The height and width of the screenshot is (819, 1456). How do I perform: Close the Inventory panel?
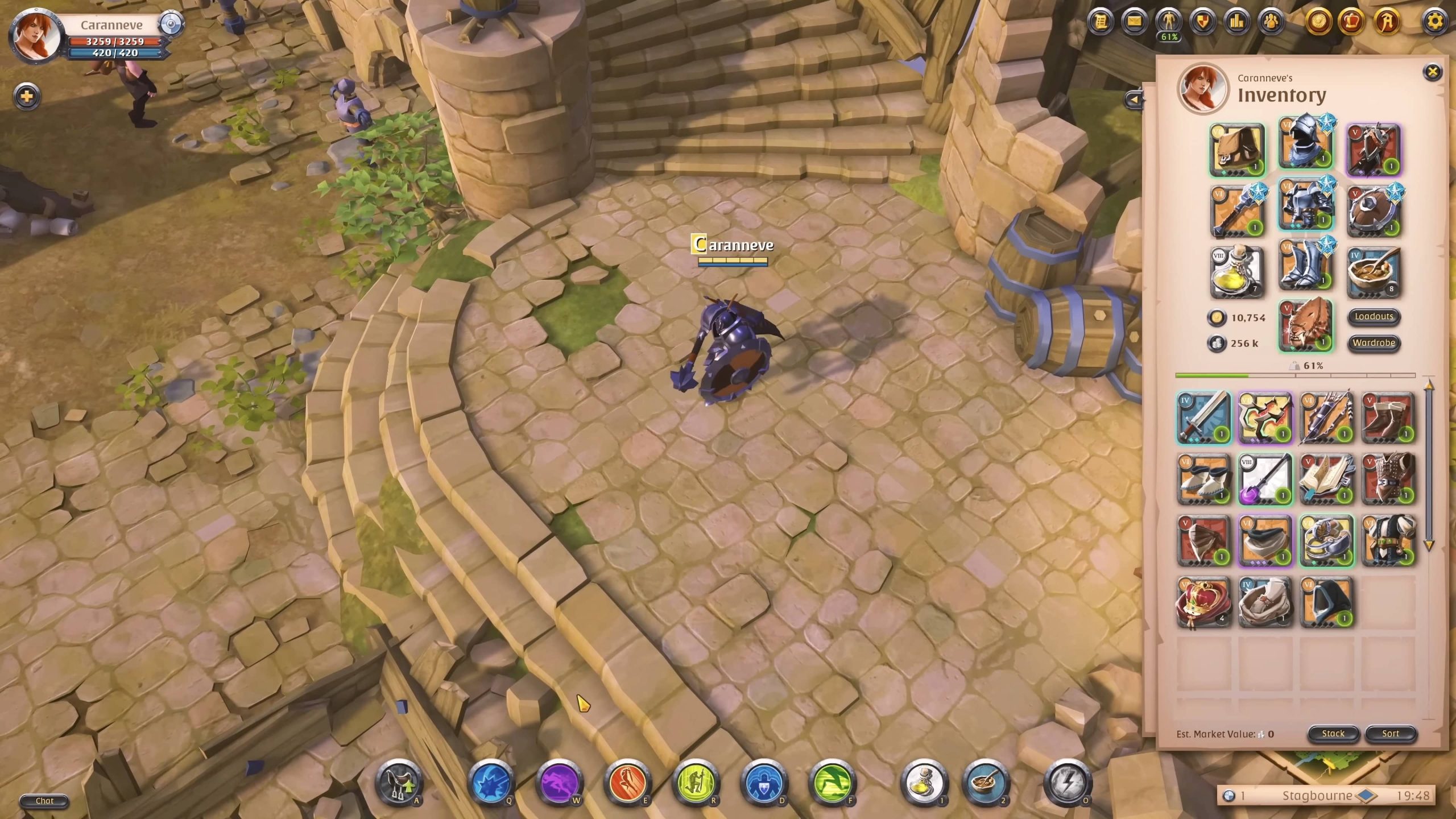(x=1432, y=72)
